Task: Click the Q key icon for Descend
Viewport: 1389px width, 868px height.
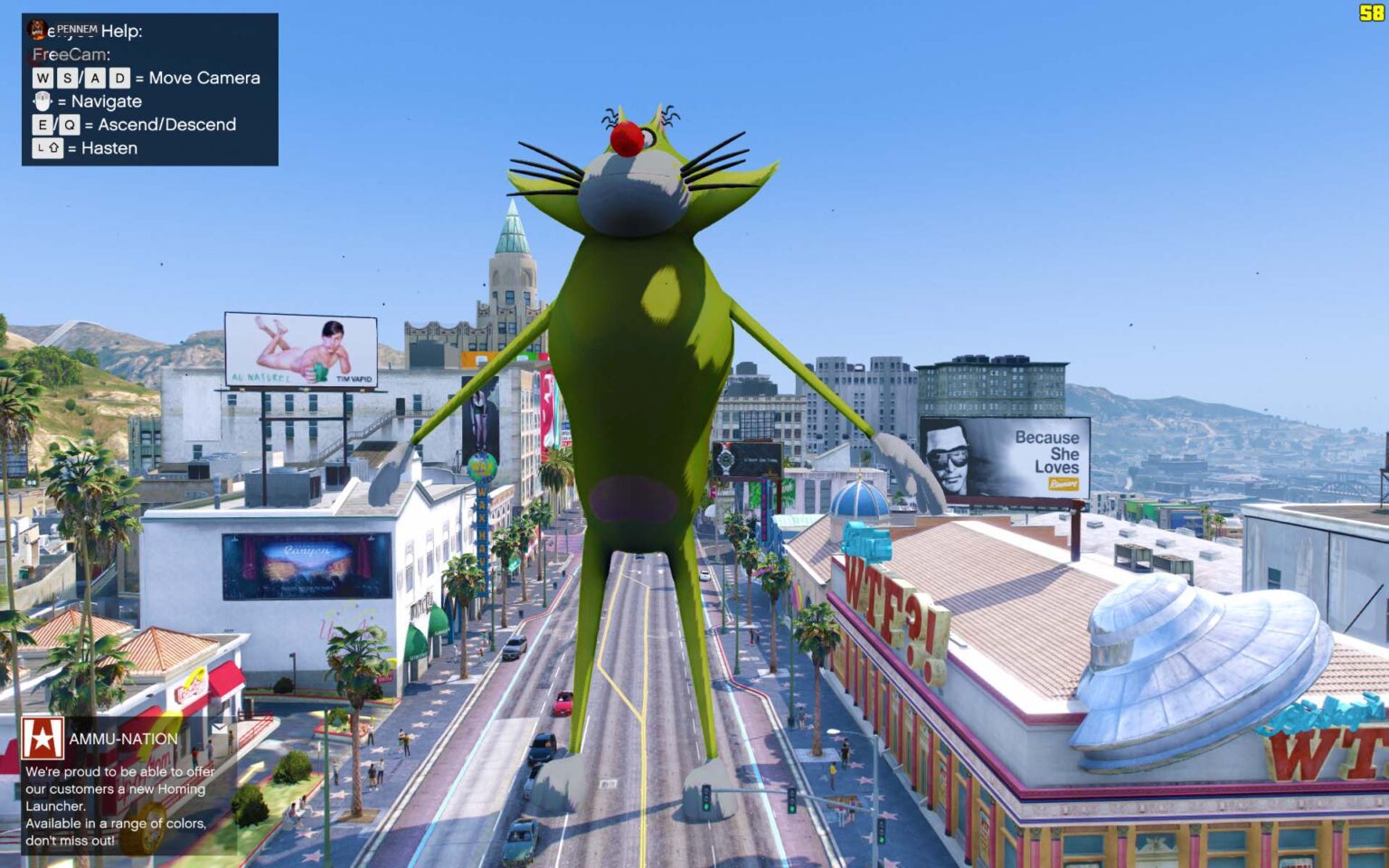Action: [x=70, y=124]
